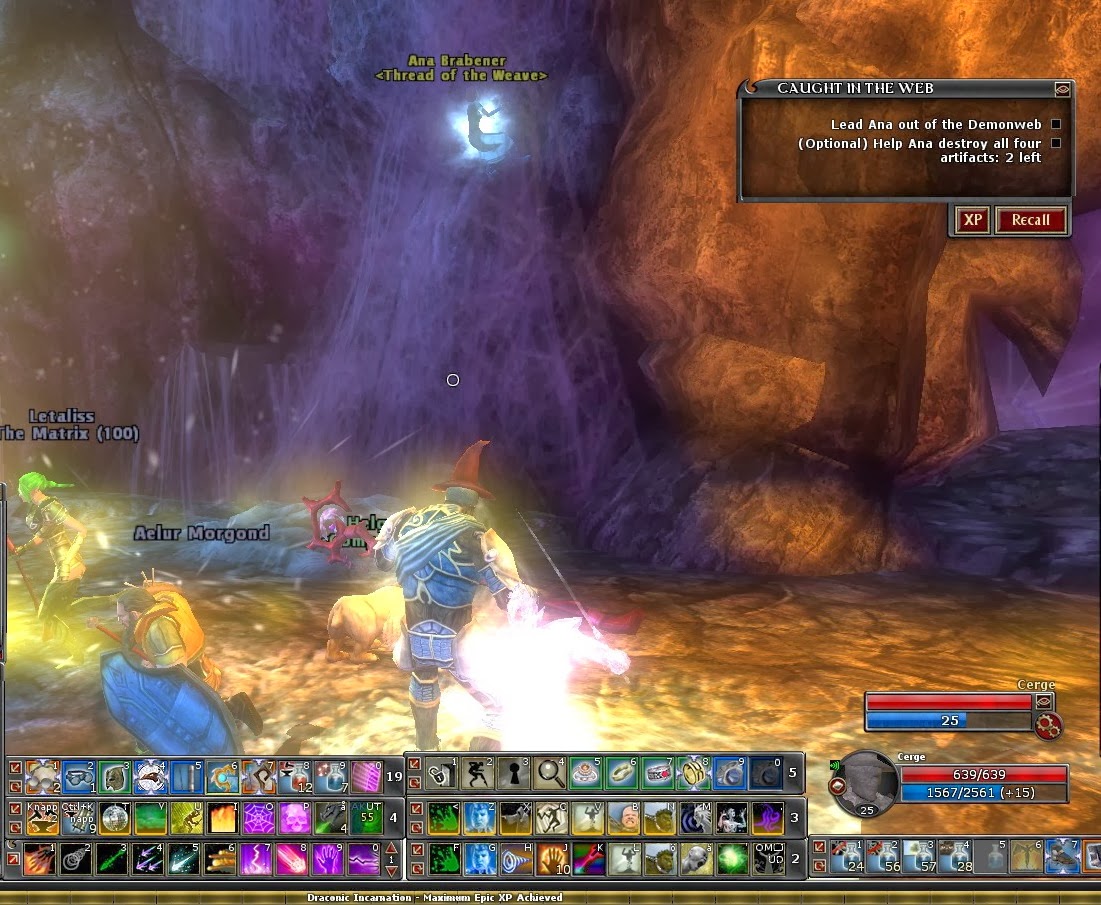Cast the purple lightning bolt spell

(x=258, y=859)
